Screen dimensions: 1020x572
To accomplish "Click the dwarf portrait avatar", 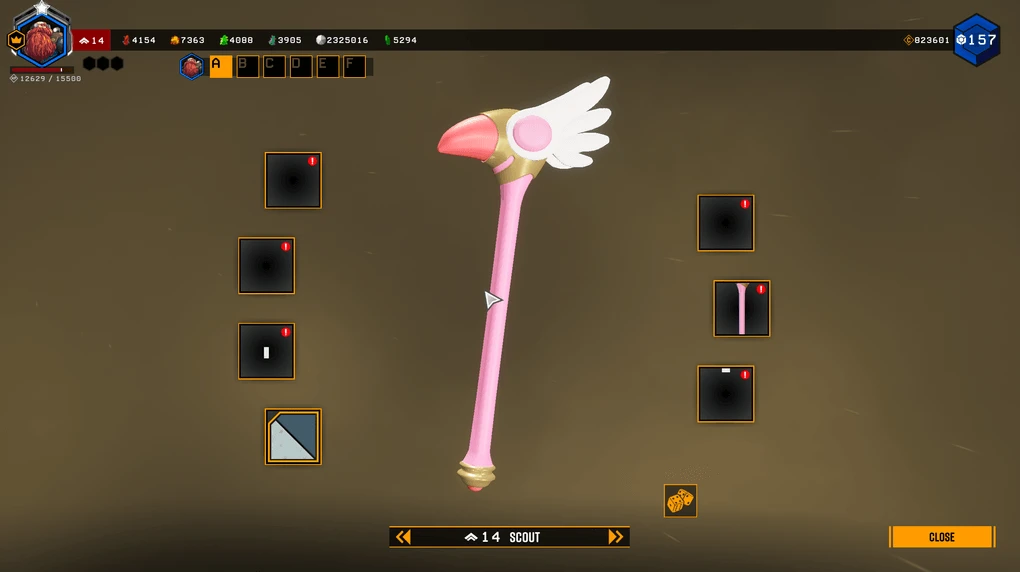I will 42,40.
